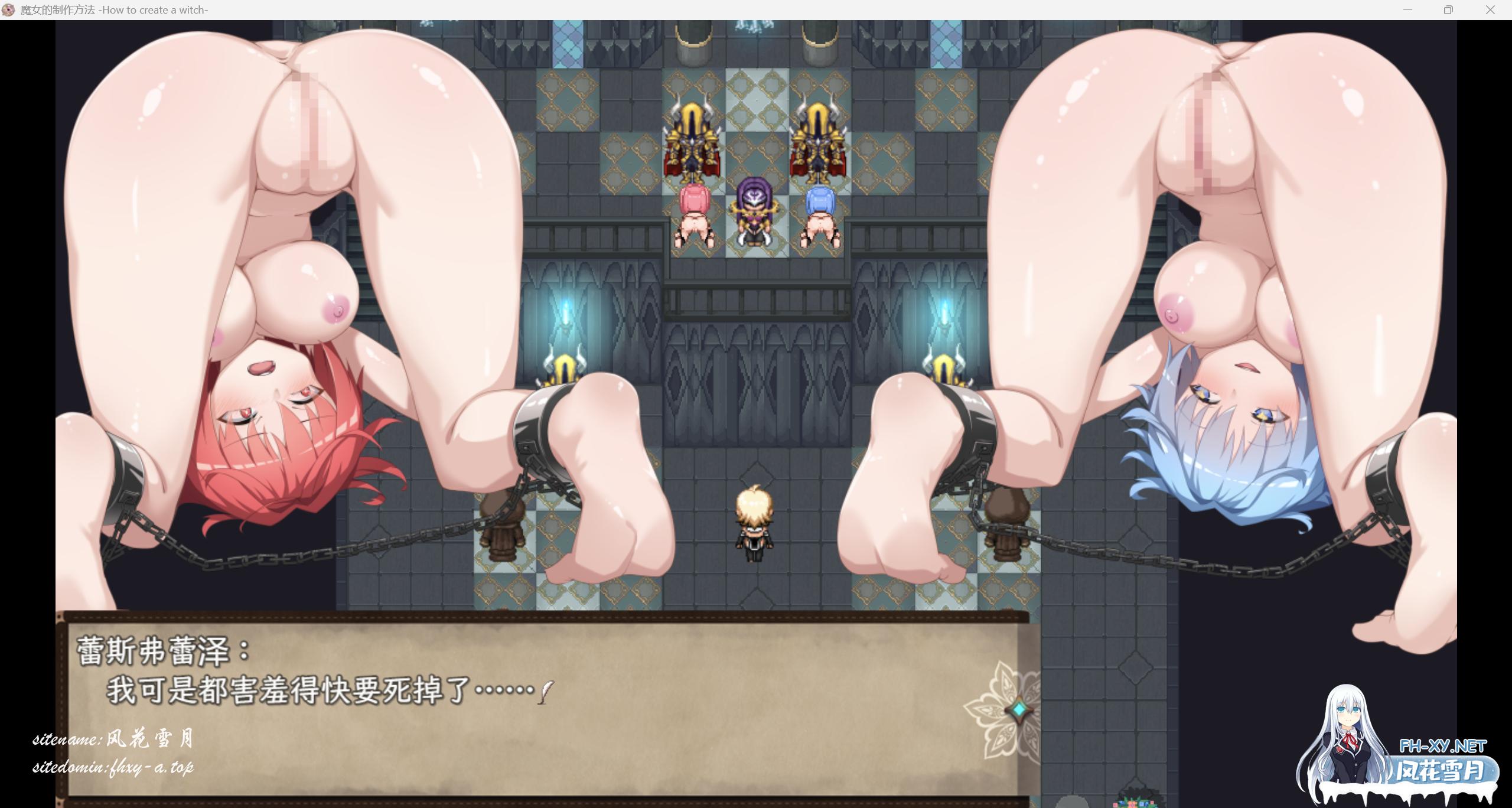Click the sitename 风花雪月 watermark text
Screen dimensions: 1512x808
coord(115,738)
